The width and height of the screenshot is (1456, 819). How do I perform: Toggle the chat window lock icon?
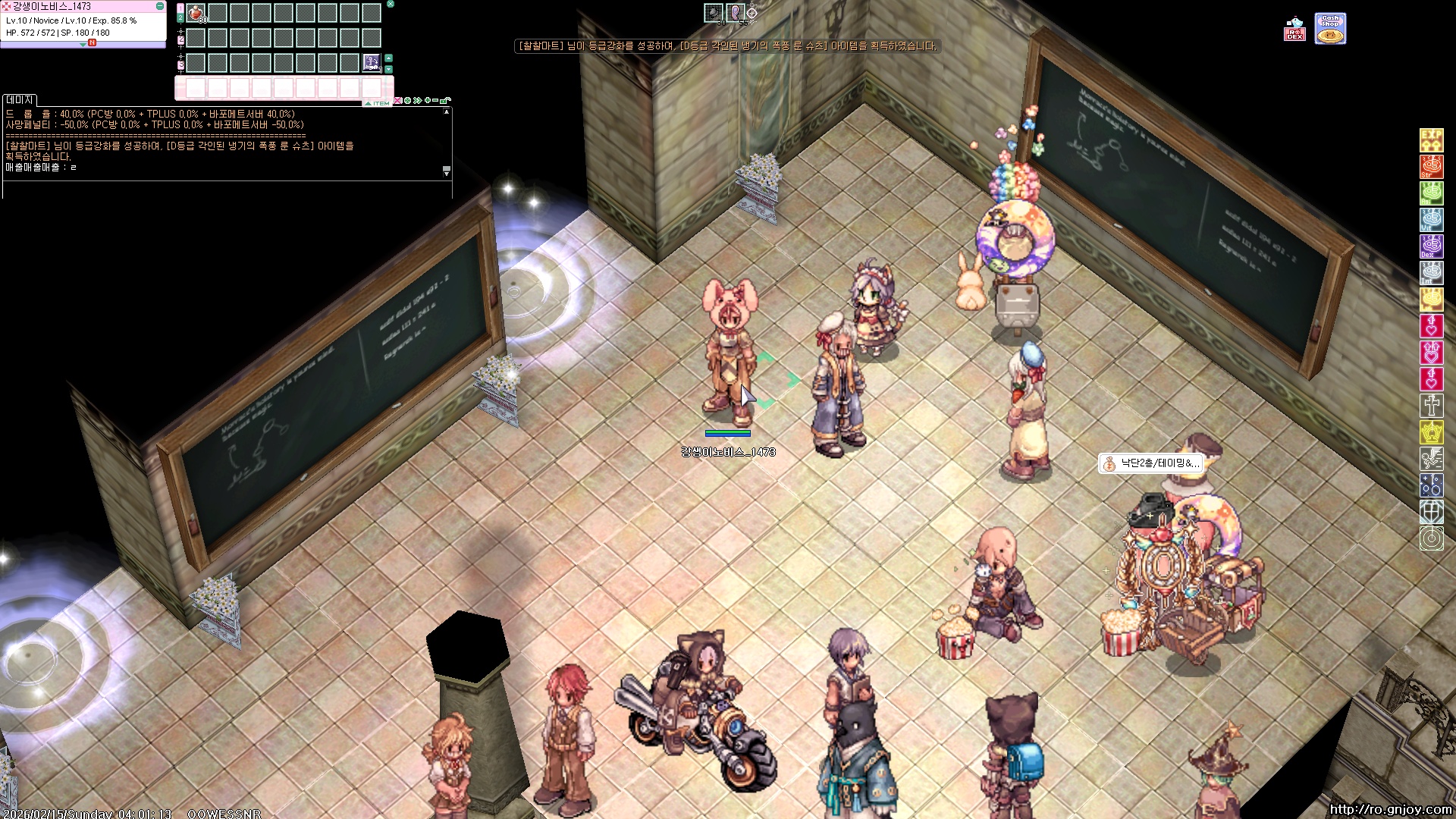(x=446, y=100)
